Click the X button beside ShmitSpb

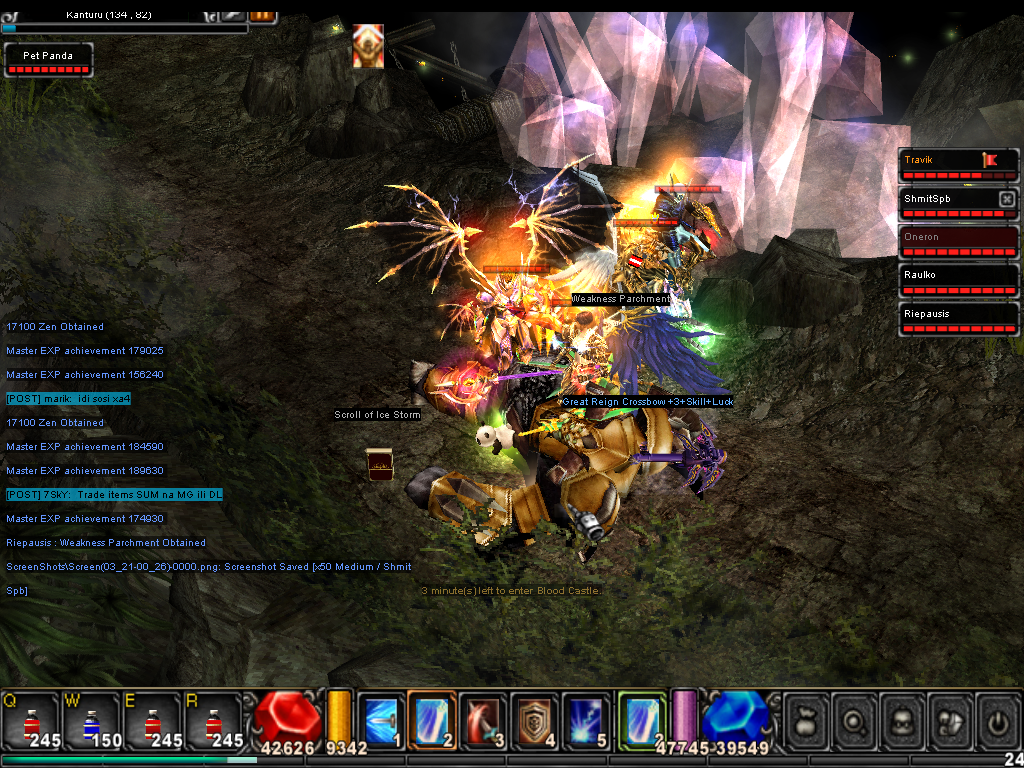pyautogui.click(x=1006, y=199)
